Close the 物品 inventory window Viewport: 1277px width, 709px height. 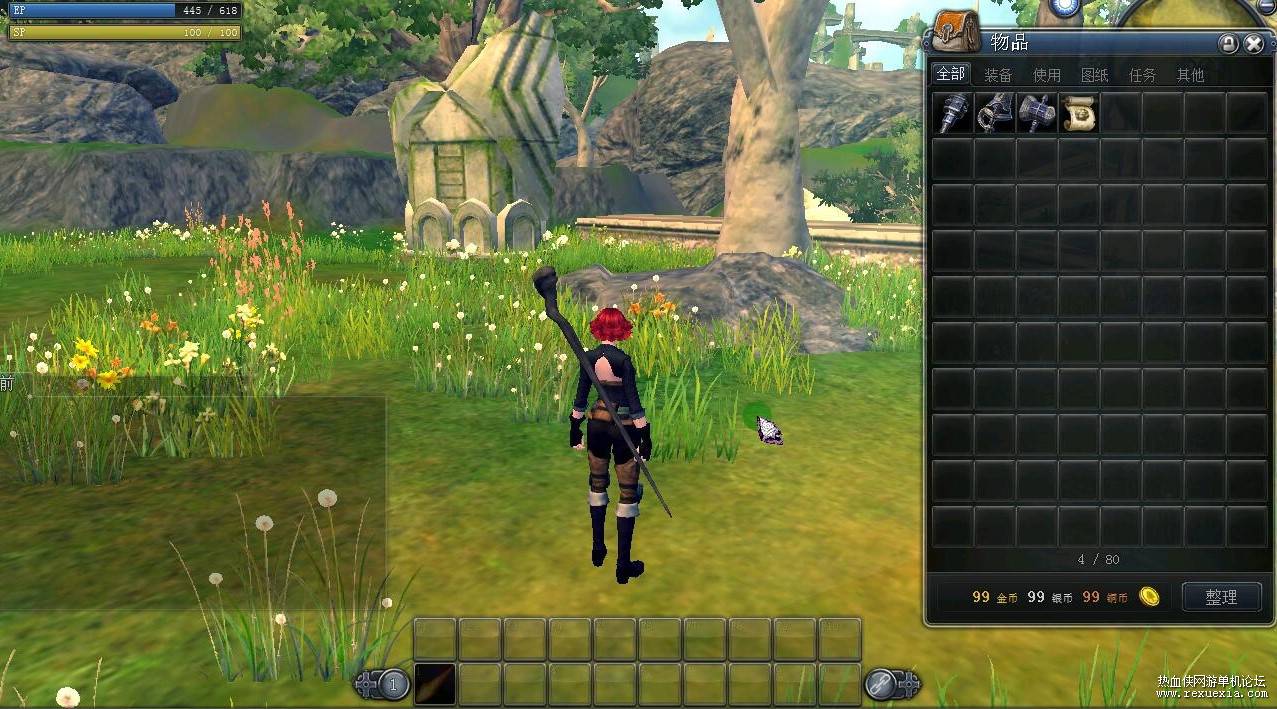point(1254,44)
